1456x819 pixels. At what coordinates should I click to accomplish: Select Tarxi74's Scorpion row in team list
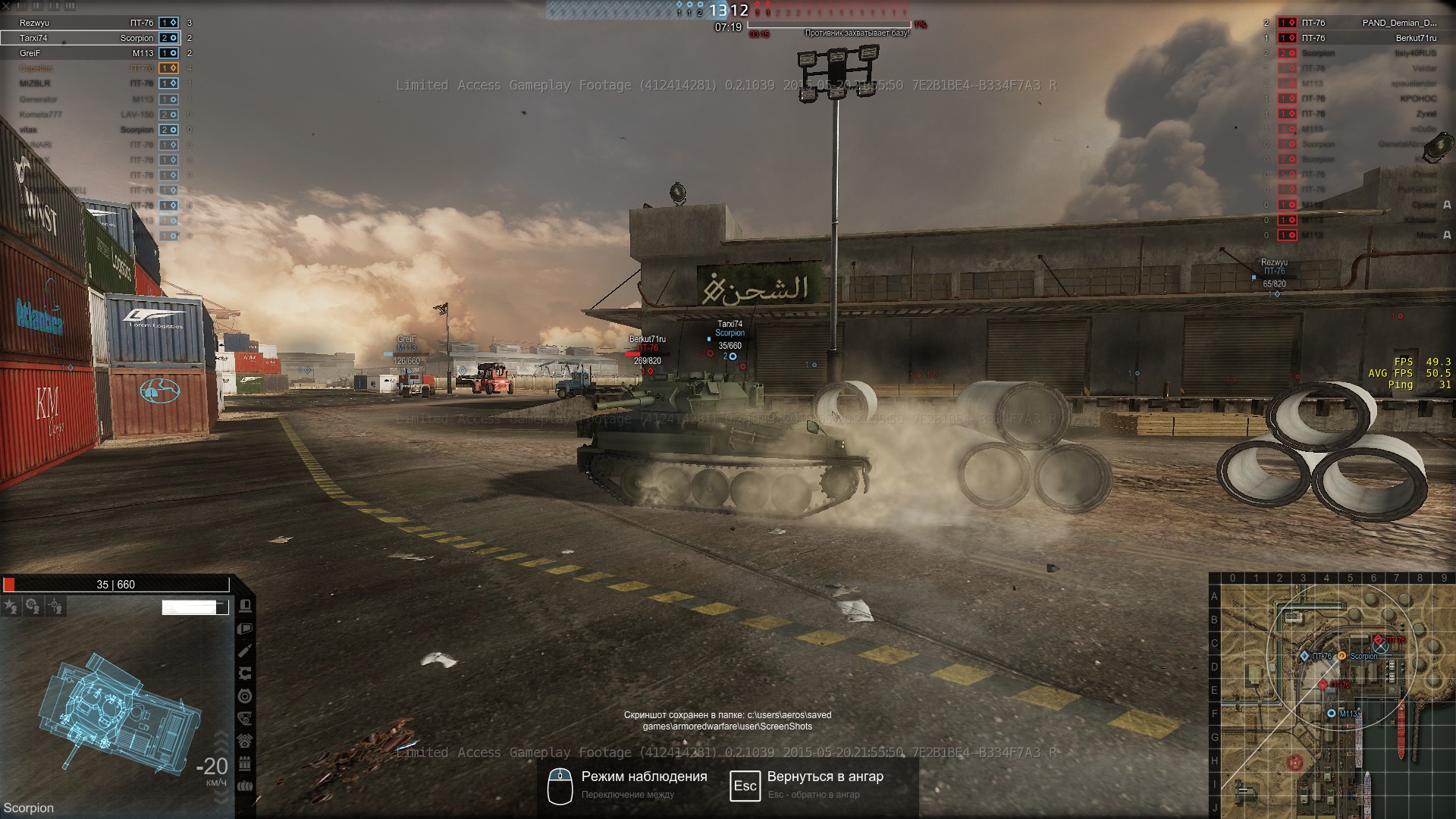pyautogui.click(x=91, y=38)
